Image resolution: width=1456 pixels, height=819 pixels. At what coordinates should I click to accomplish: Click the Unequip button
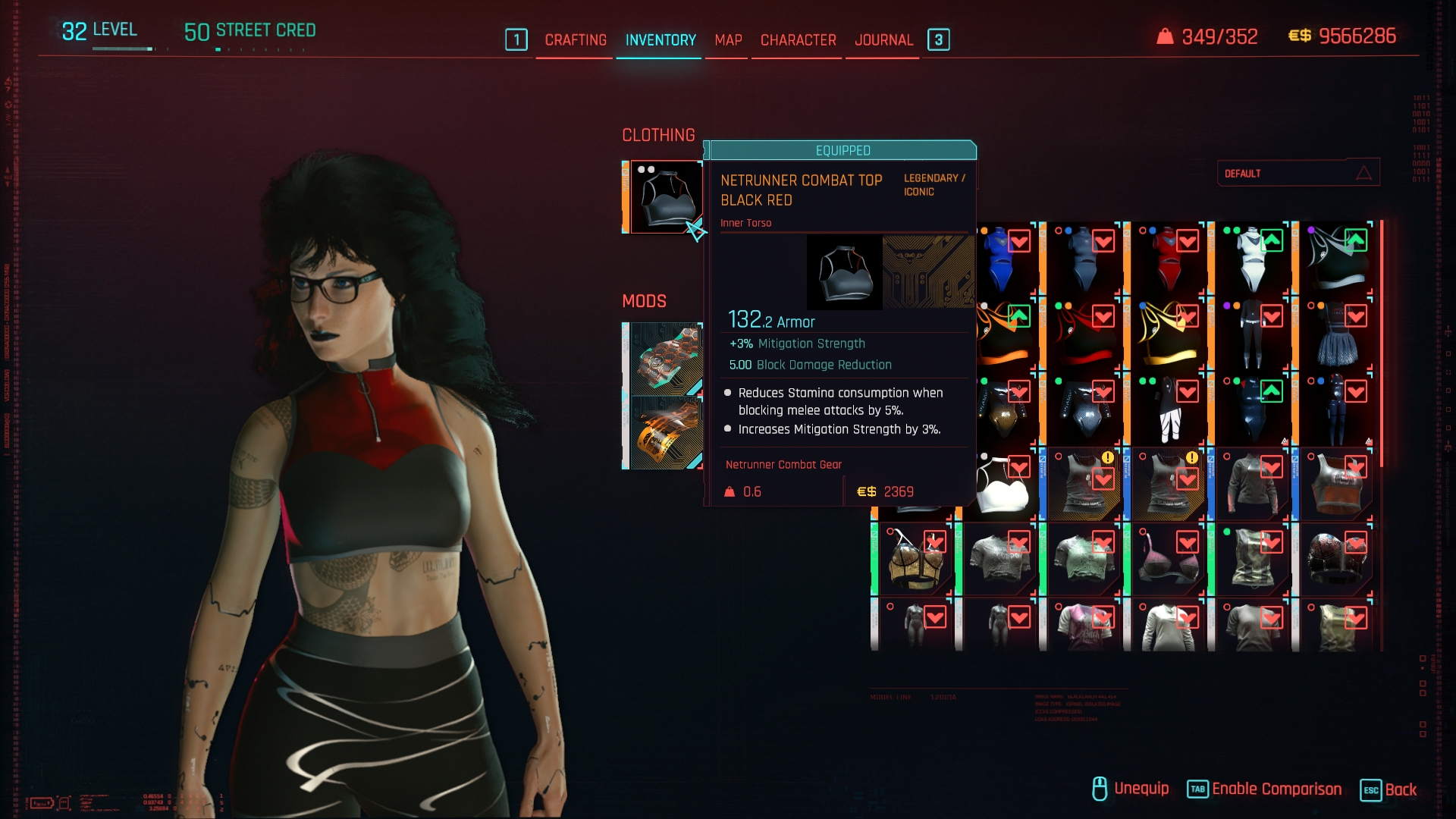pyautogui.click(x=1130, y=789)
